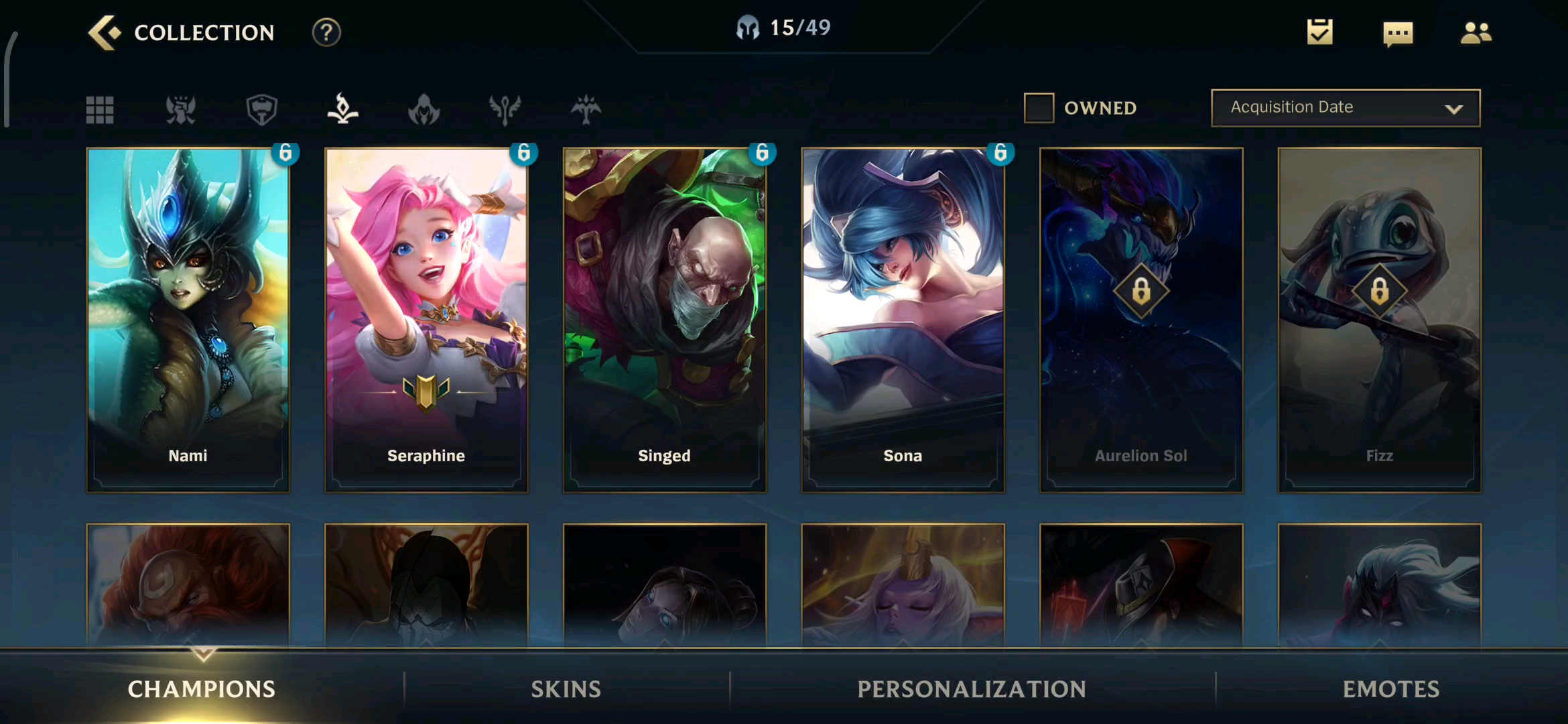Screen dimensions: 1568x724
Task: View the Sona champion card
Action: tap(903, 320)
